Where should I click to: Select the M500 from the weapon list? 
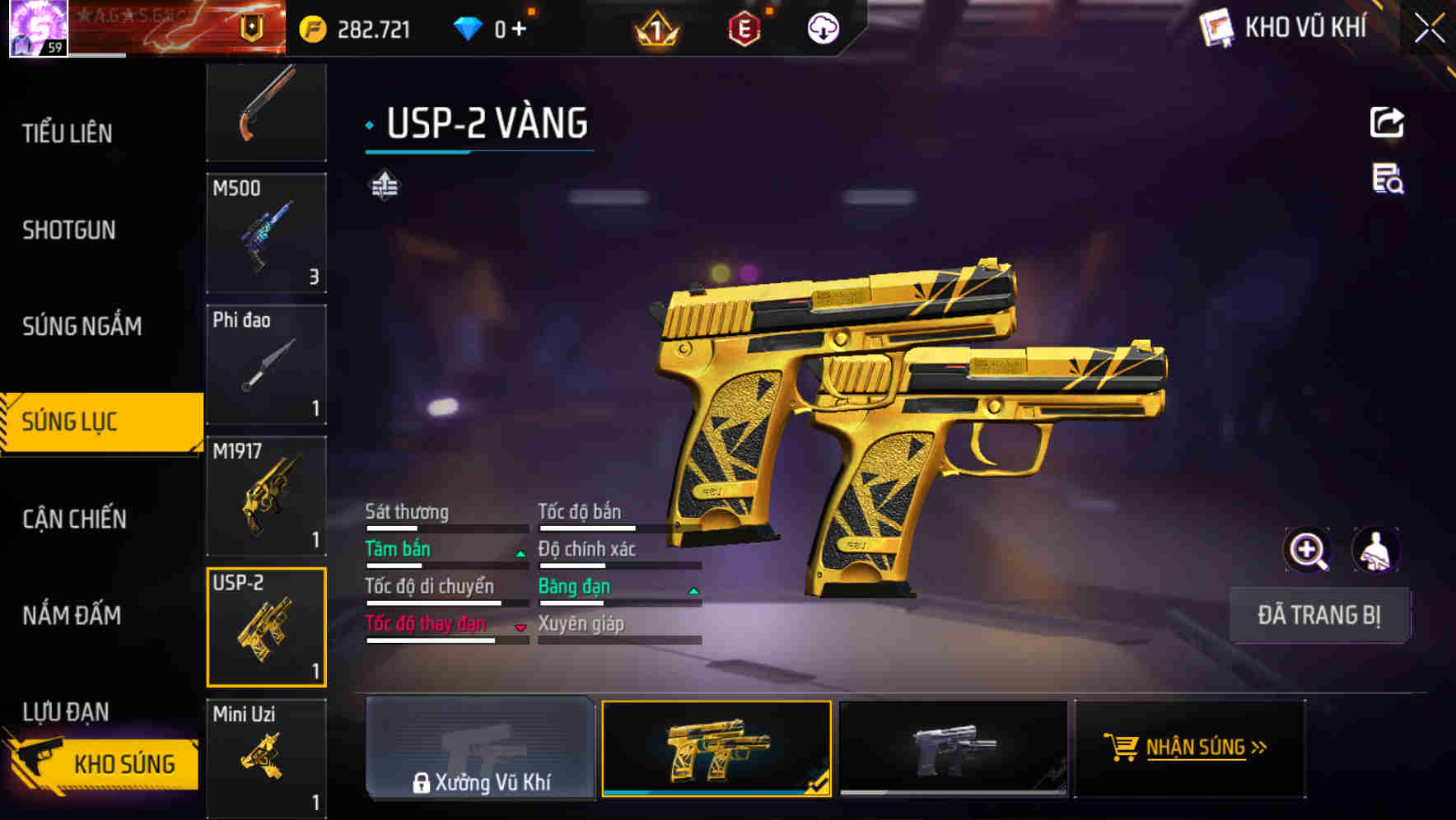click(x=266, y=233)
